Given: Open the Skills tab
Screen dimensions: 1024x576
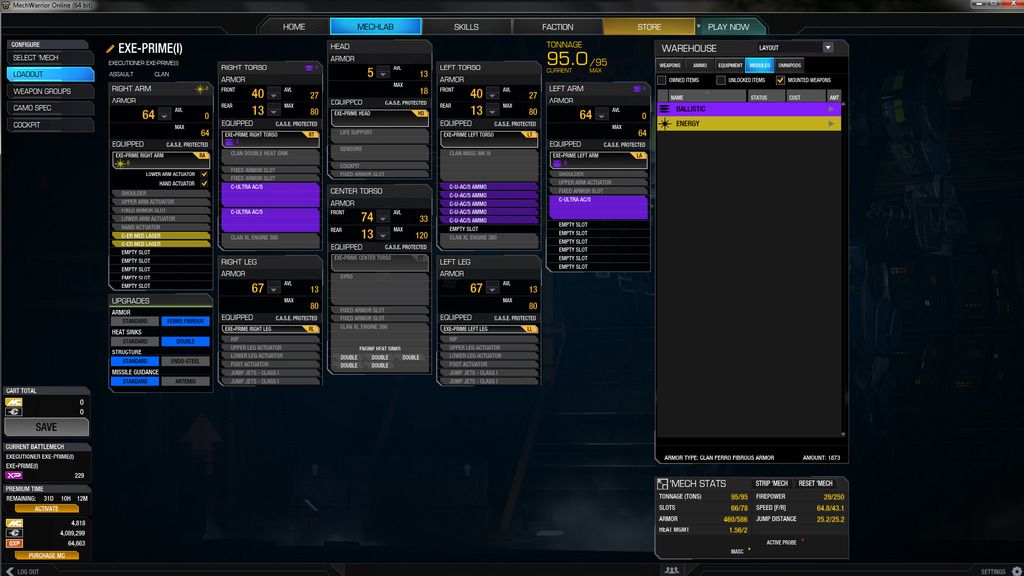Looking at the screenshot, I should click(466, 27).
